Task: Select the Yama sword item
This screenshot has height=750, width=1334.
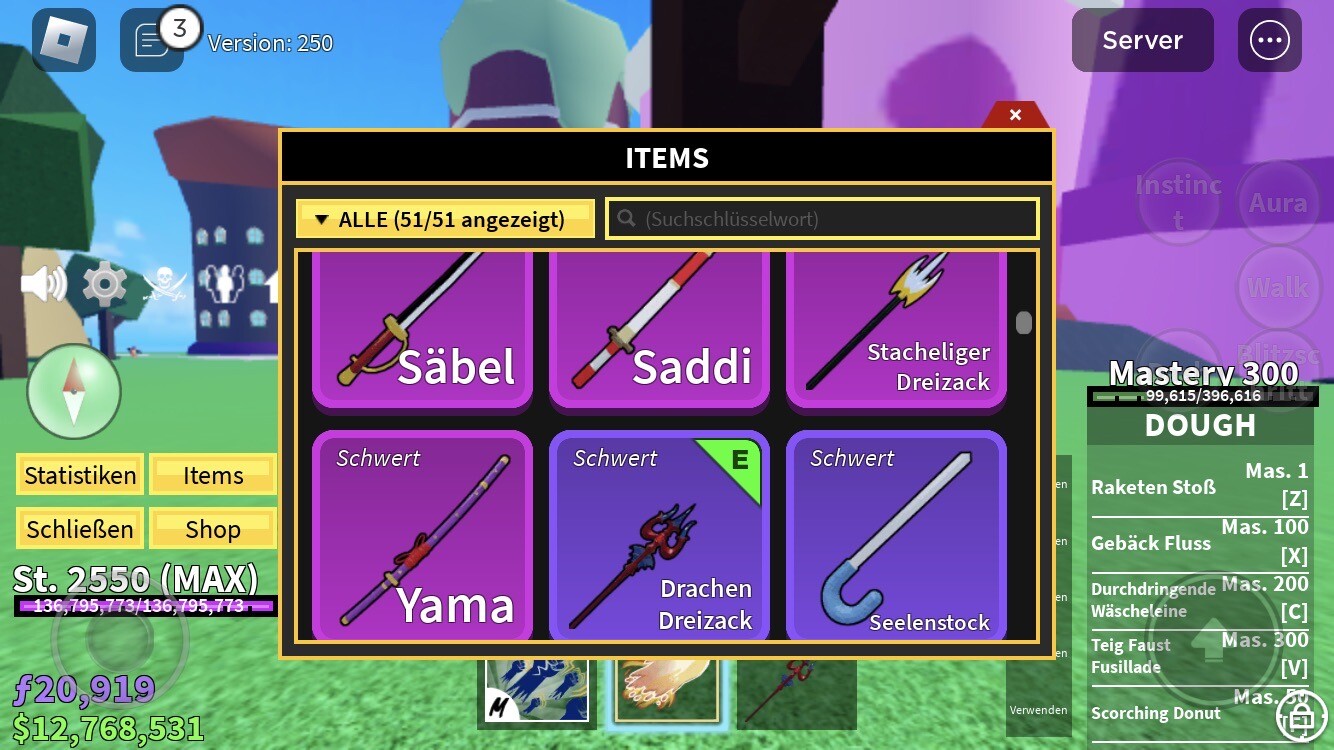Action: tap(422, 537)
